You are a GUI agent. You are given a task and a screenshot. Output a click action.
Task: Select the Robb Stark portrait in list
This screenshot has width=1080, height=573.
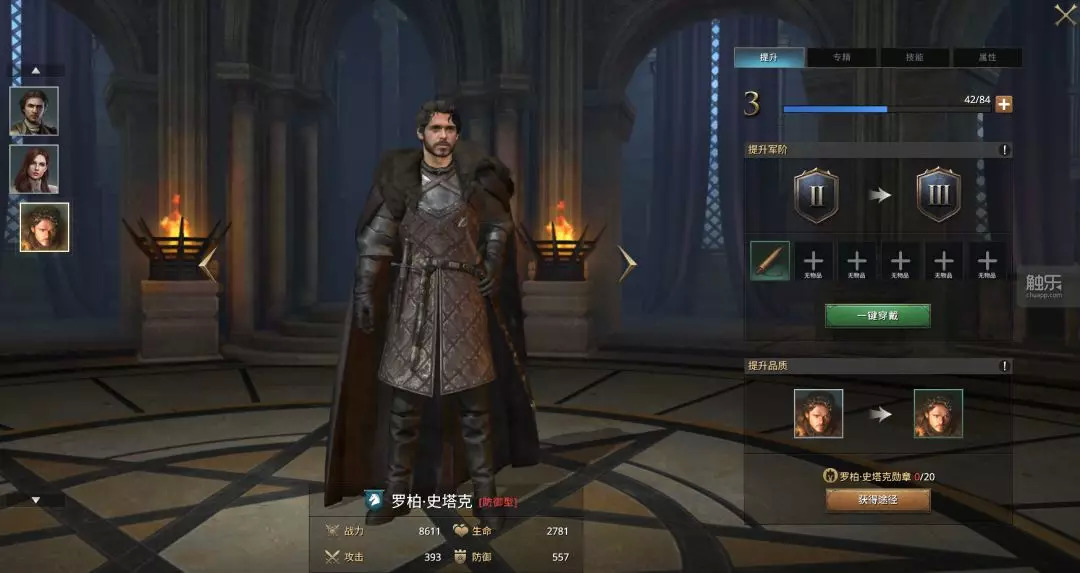coord(44,227)
